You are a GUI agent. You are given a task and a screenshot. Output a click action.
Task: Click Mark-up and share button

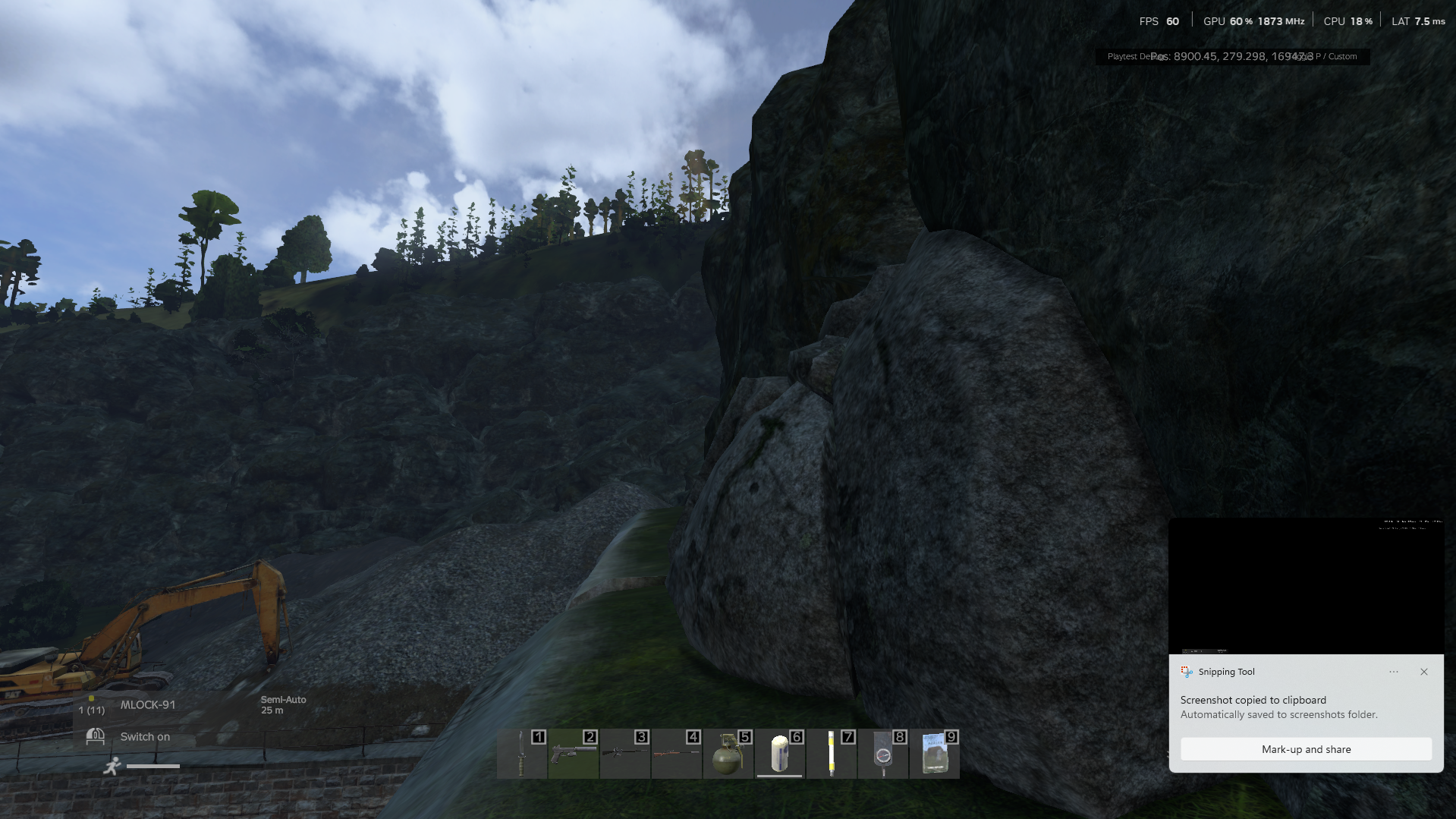(1306, 749)
